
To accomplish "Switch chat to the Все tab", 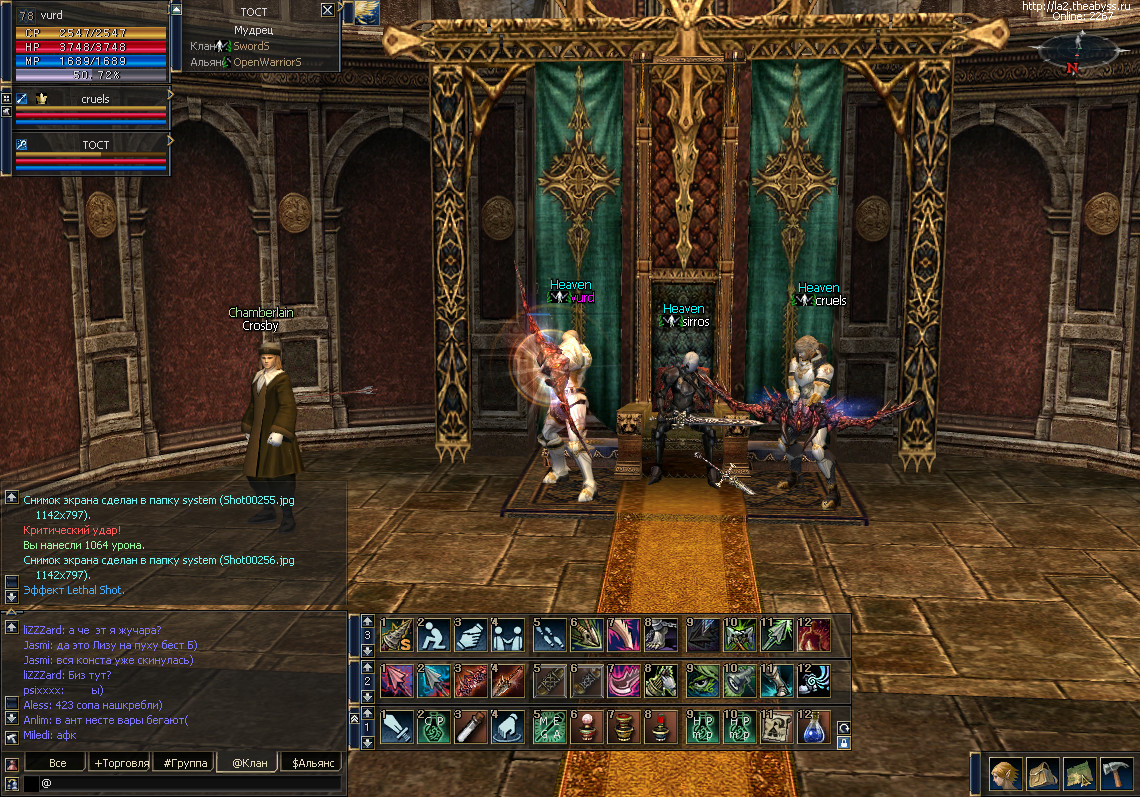I will point(58,763).
